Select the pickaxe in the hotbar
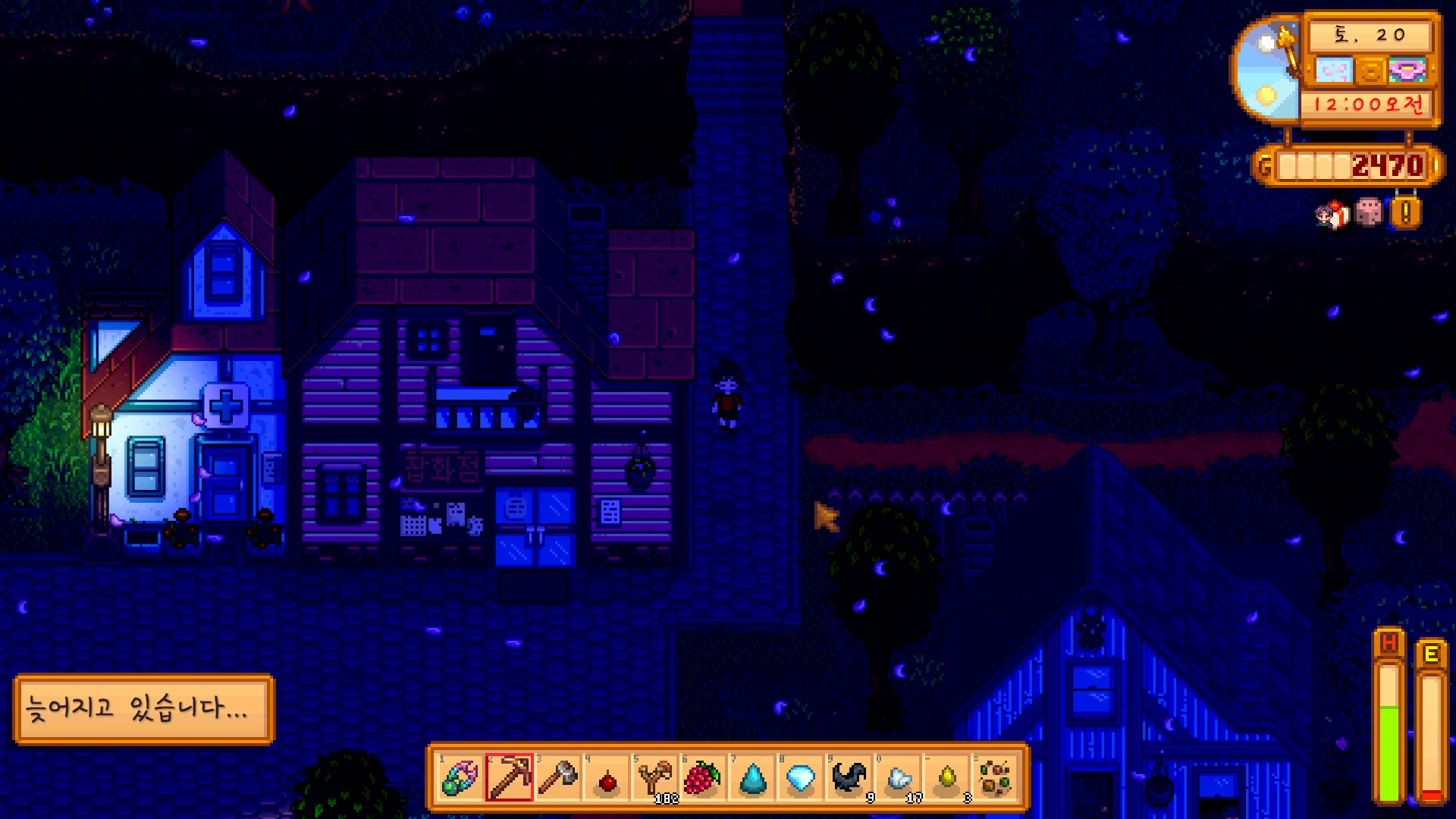Image resolution: width=1456 pixels, height=819 pixels. [509, 778]
